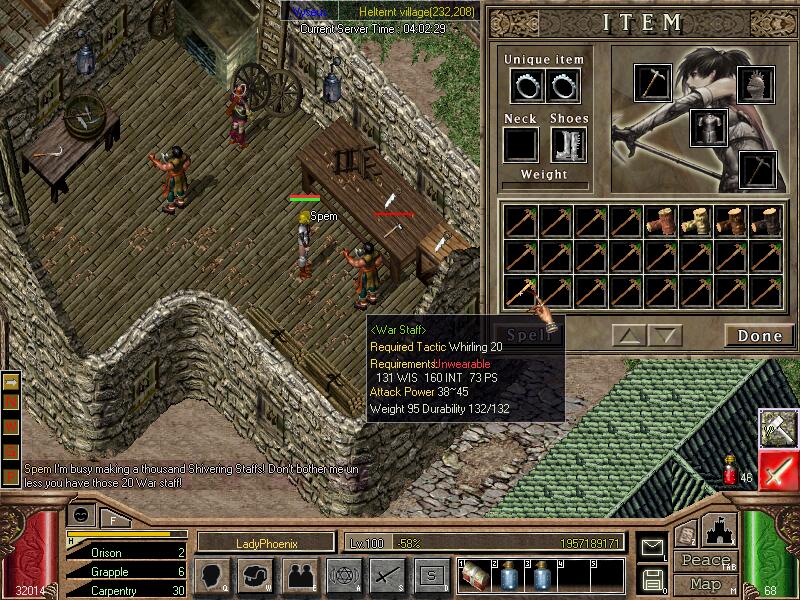800x600 pixels.
Task: Click the floppy disk save icon
Action: click(x=653, y=578)
